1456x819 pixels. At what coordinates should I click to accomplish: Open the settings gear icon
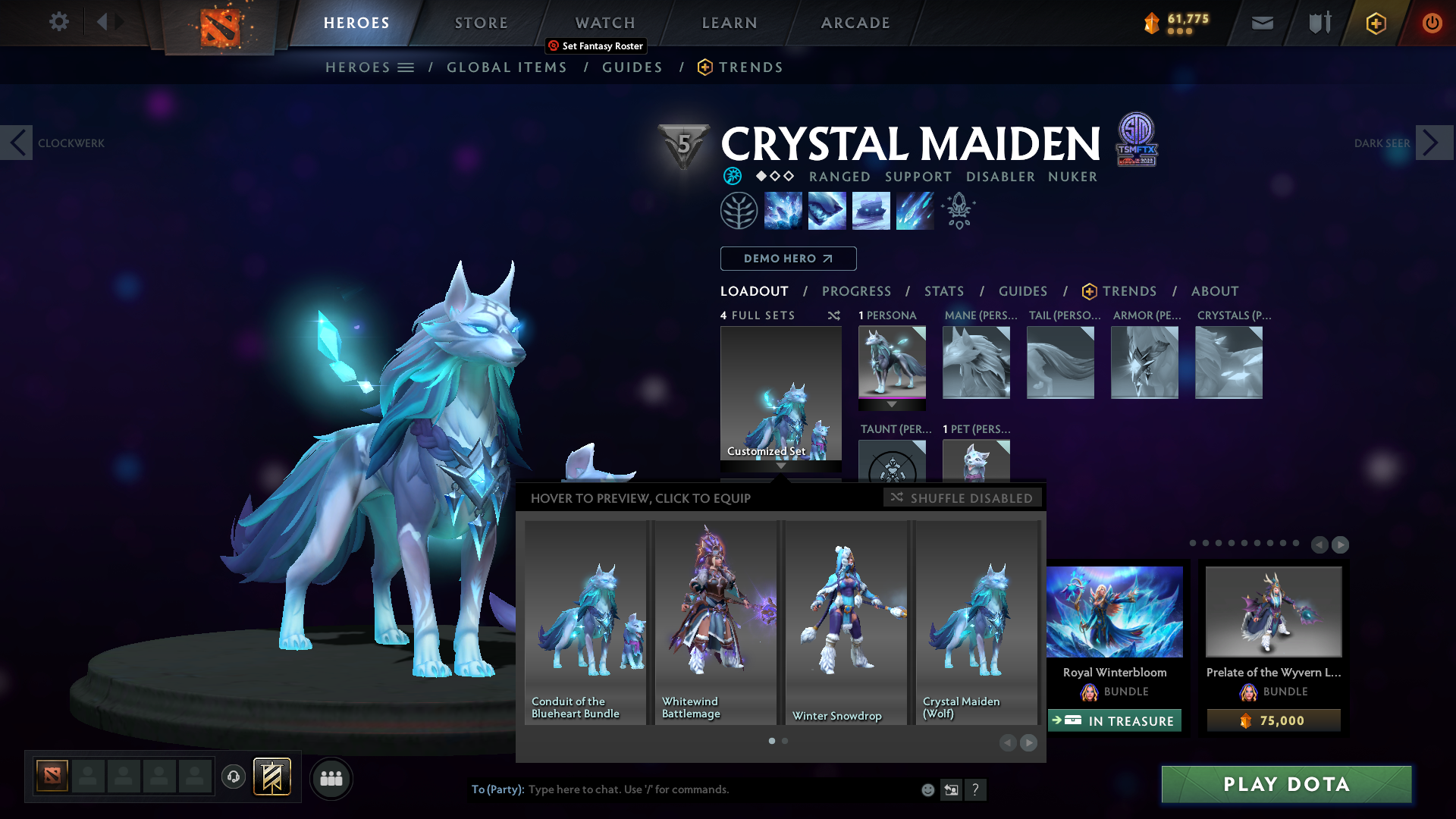tap(58, 22)
